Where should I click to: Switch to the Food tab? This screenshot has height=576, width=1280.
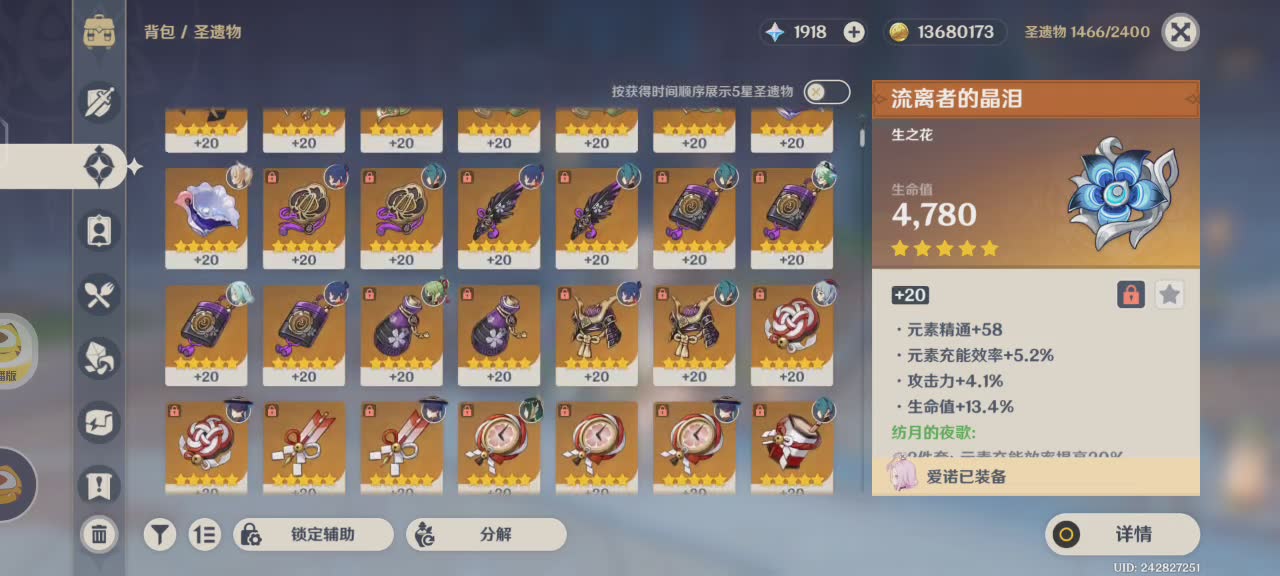100,294
